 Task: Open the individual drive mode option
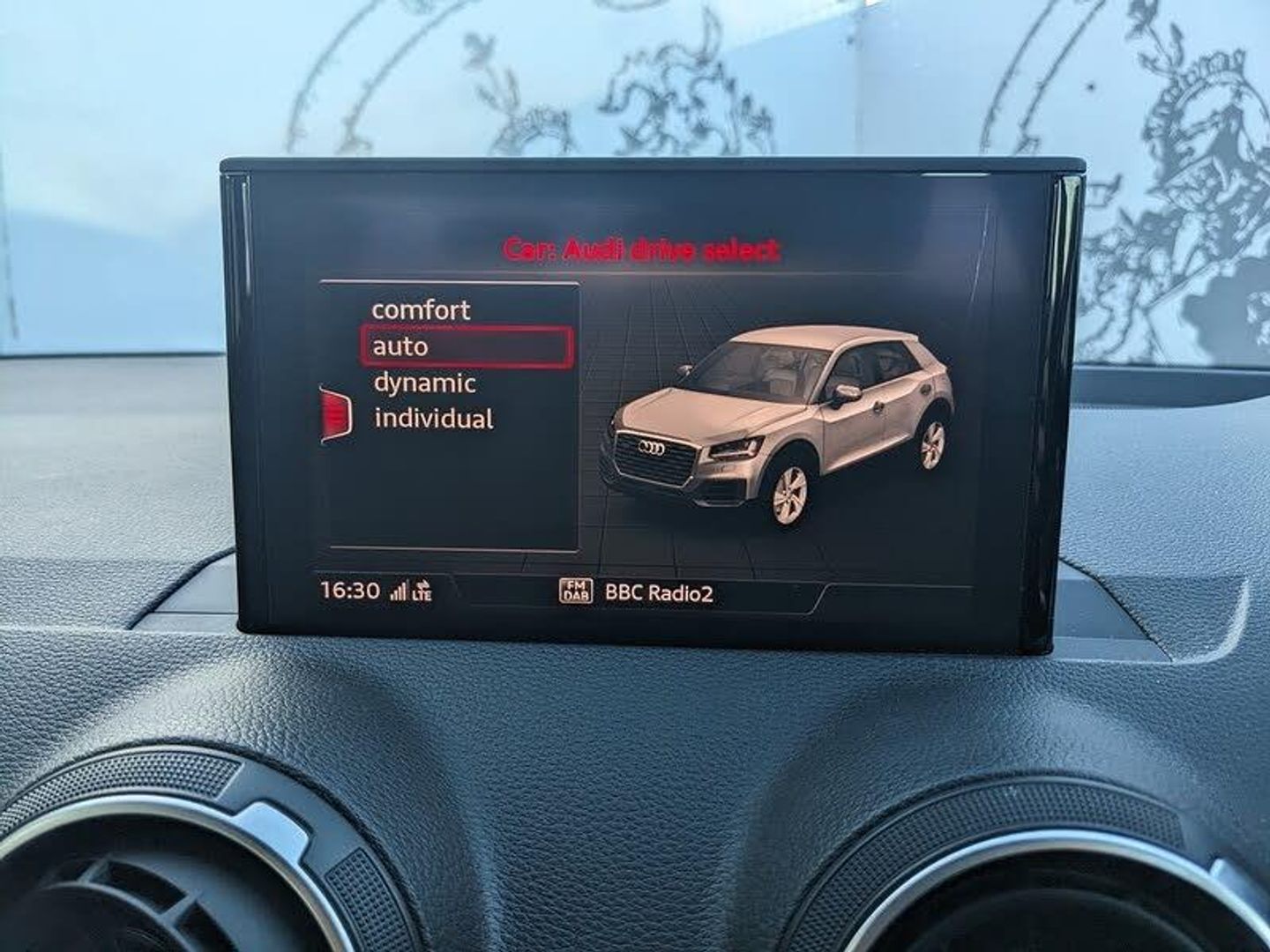tap(433, 419)
